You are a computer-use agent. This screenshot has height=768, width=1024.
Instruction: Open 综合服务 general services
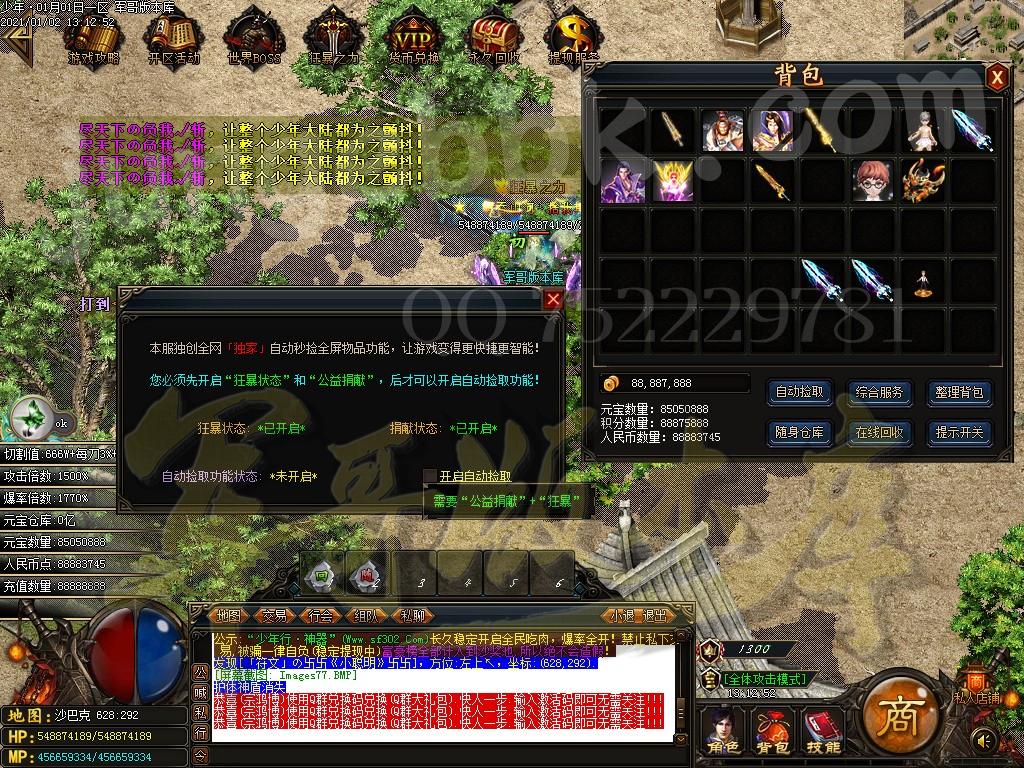pos(879,392)
